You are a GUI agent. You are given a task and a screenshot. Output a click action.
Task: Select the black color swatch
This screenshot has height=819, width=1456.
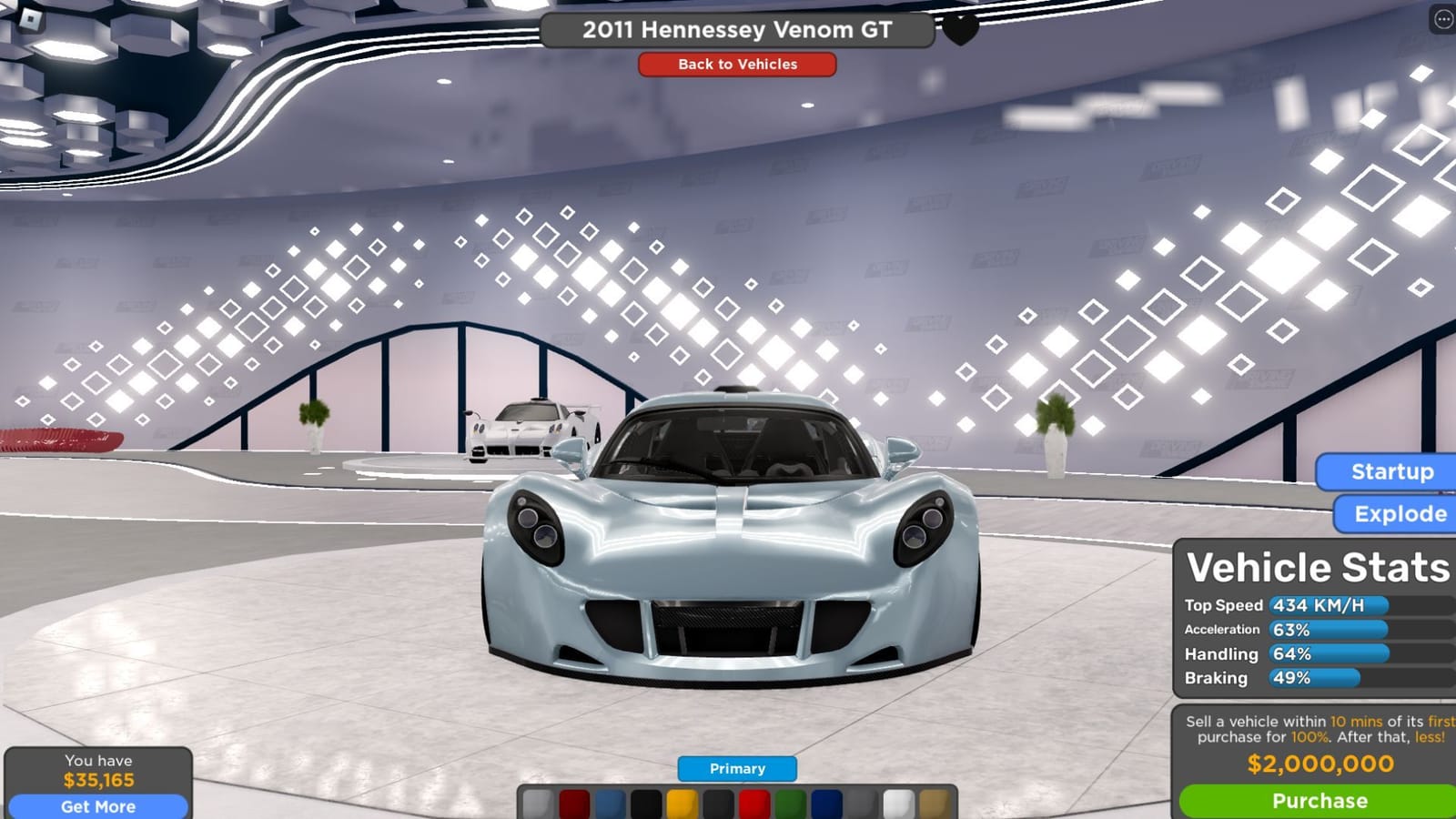click(x=647, y=803)
